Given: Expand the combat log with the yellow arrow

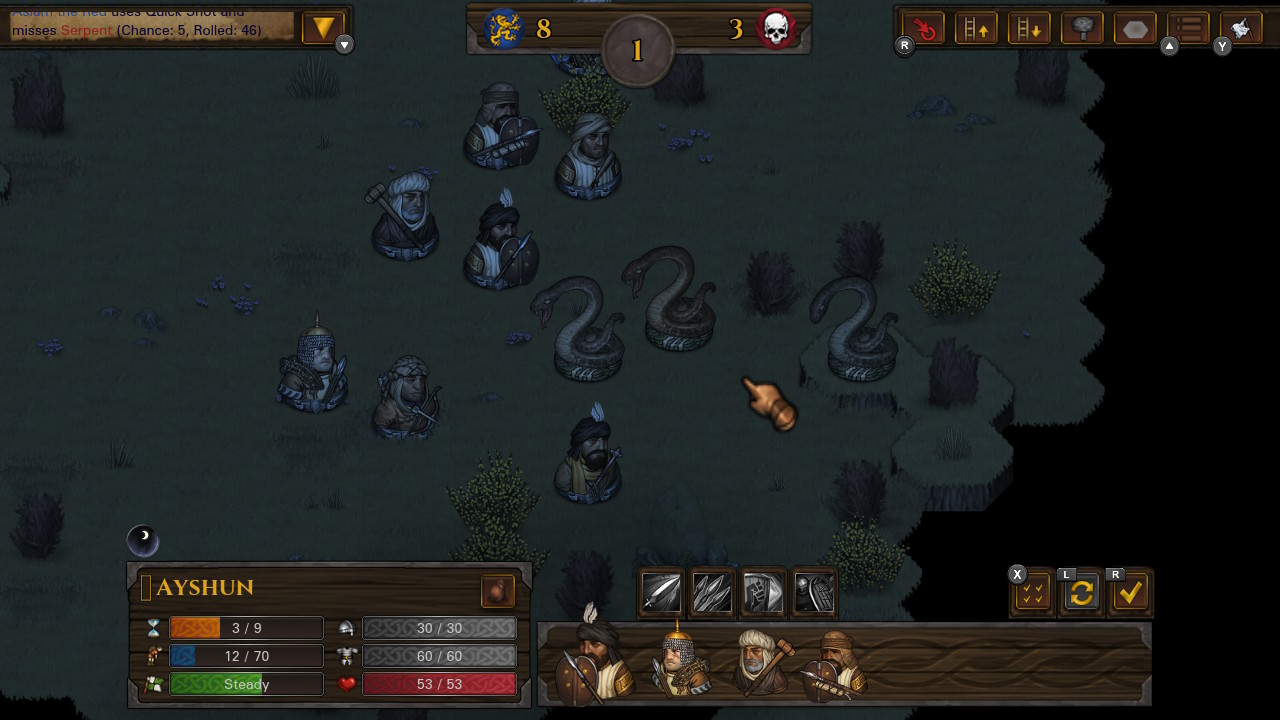Looking at the screenshot, I should tap(322, 28).
